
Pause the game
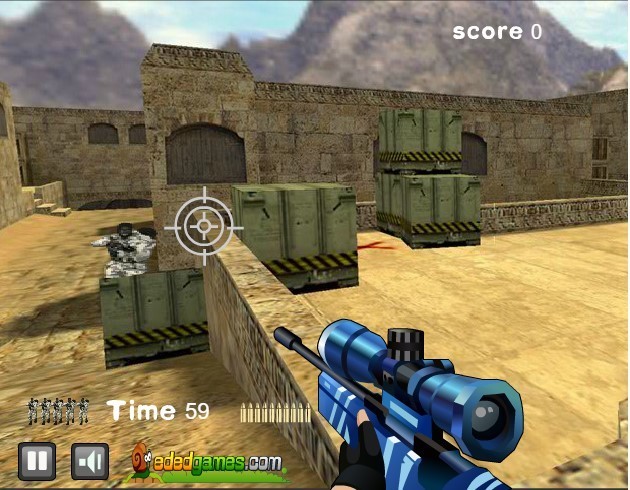tap(37, 461)
